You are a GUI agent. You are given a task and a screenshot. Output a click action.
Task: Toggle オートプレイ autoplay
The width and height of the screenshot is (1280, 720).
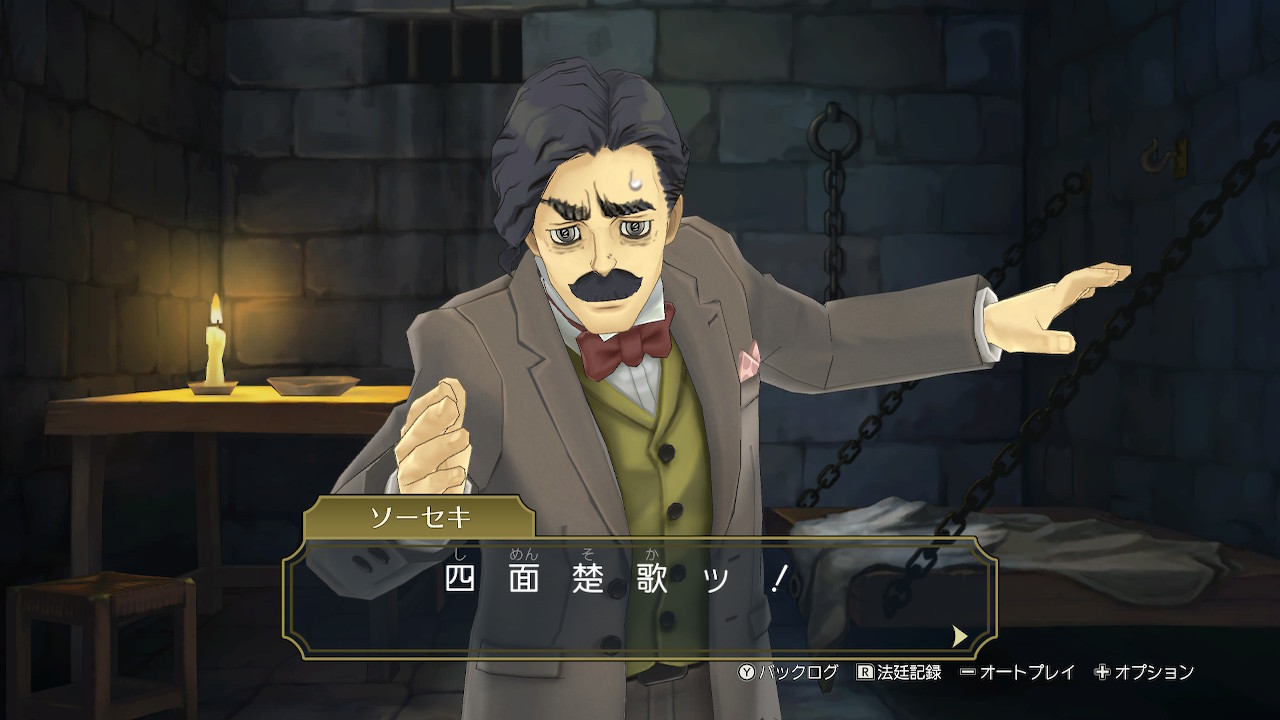[x=1016, y=672]
